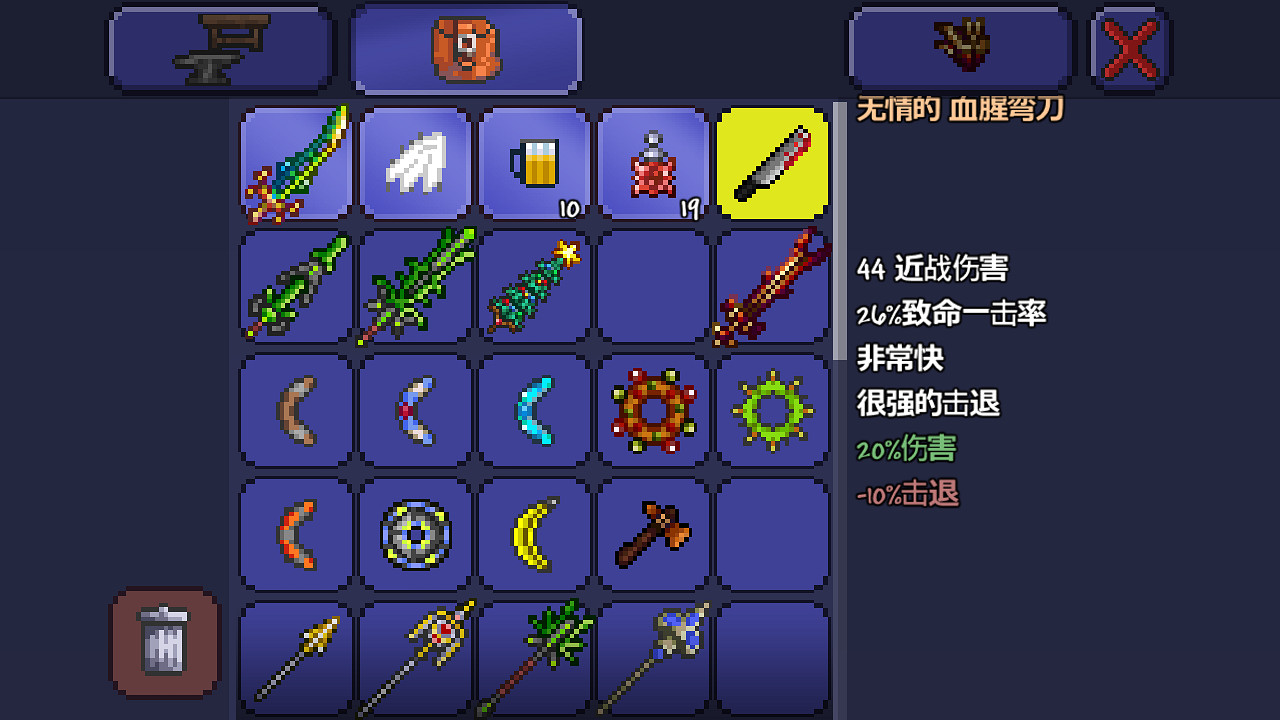Select the Thorn Chakram
The width and height of the screenshot is (1280, 720).
[x=772, y=410]
